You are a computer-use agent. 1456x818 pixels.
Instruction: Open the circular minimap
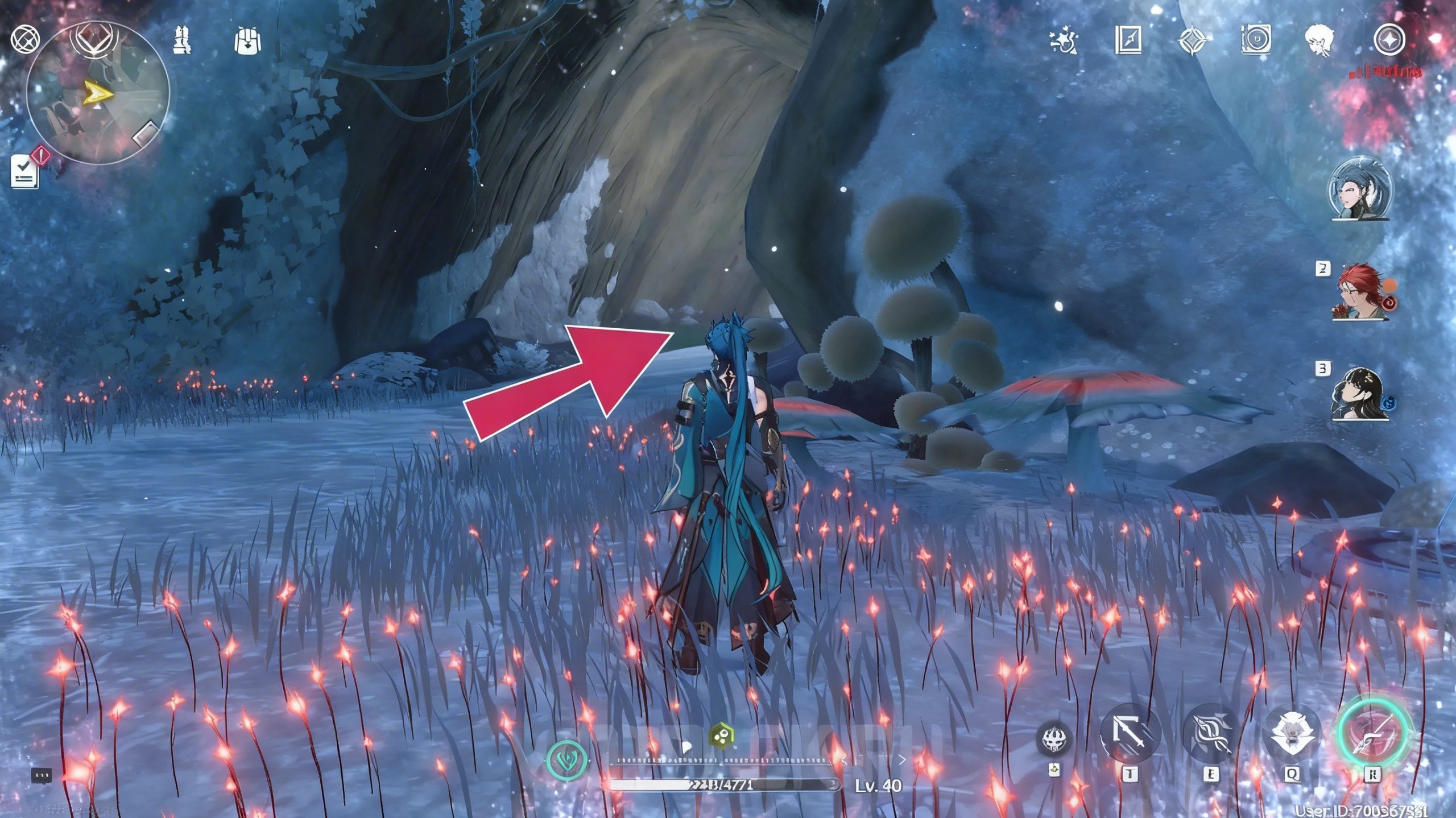98,94
